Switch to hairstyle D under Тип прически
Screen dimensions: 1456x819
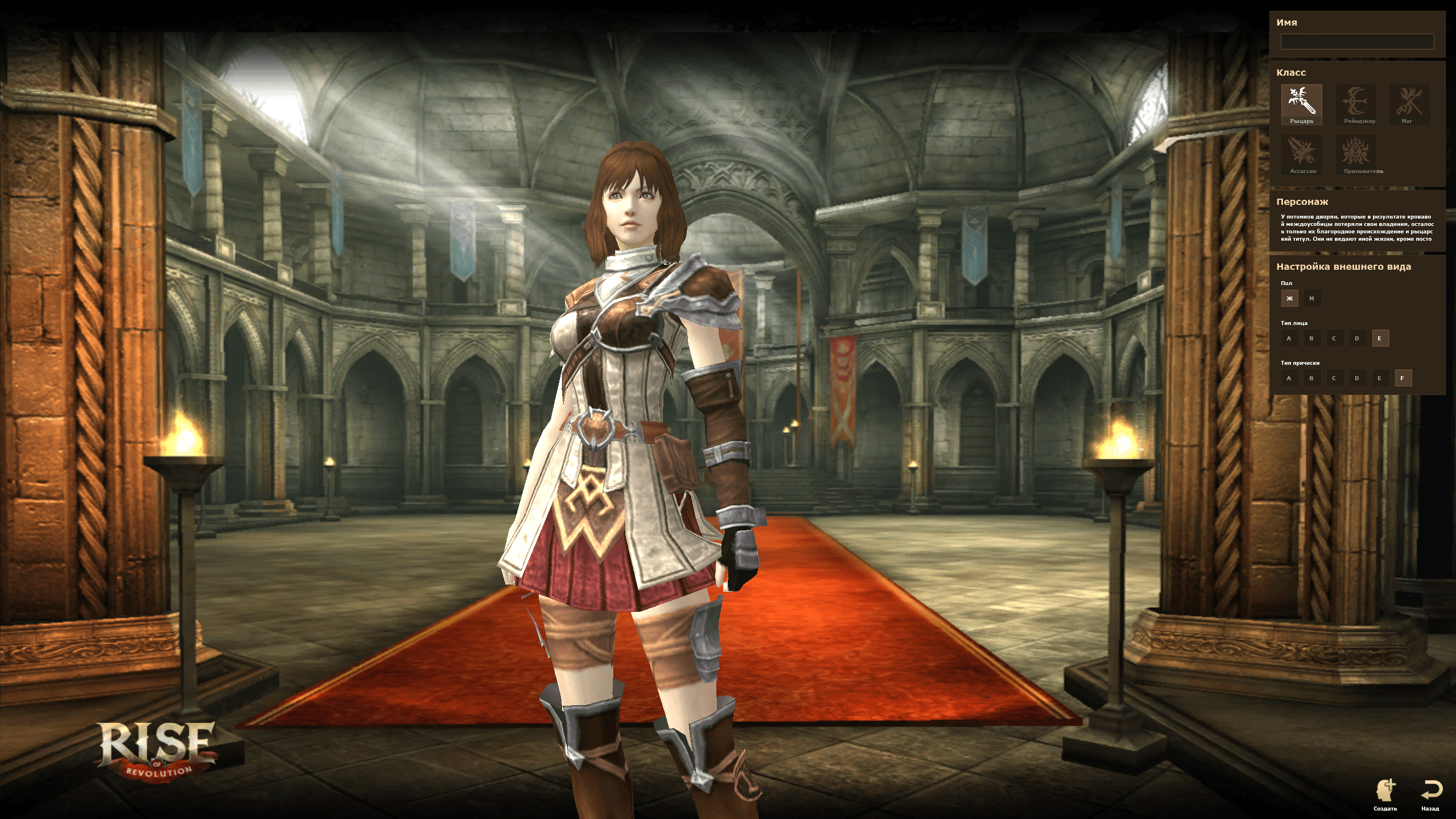coord(1357,378)
